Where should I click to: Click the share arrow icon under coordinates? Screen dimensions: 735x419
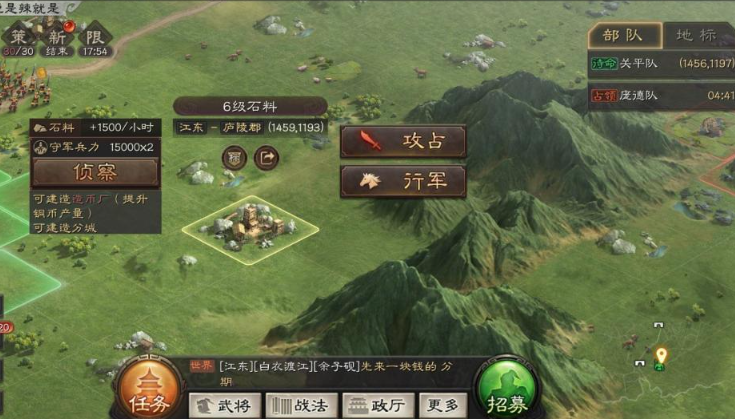coord(267,157)
